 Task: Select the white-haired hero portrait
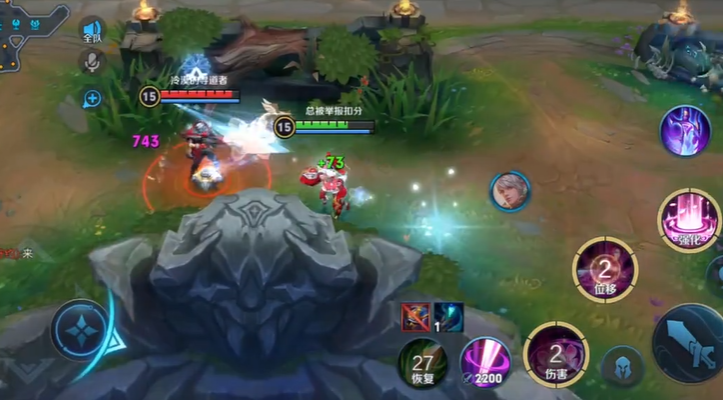click(x=510, y=191)
